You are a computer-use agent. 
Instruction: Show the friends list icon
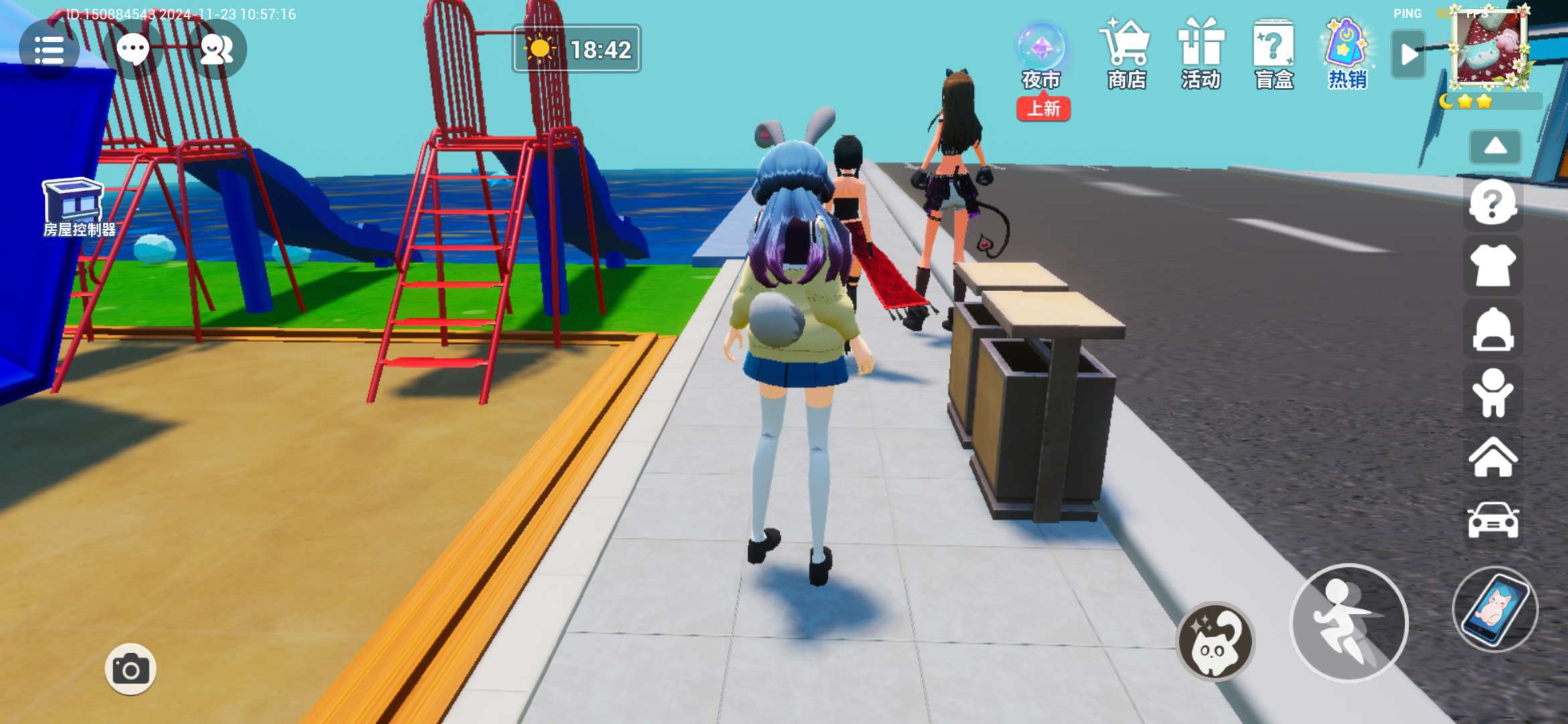(x=216, y=49)
